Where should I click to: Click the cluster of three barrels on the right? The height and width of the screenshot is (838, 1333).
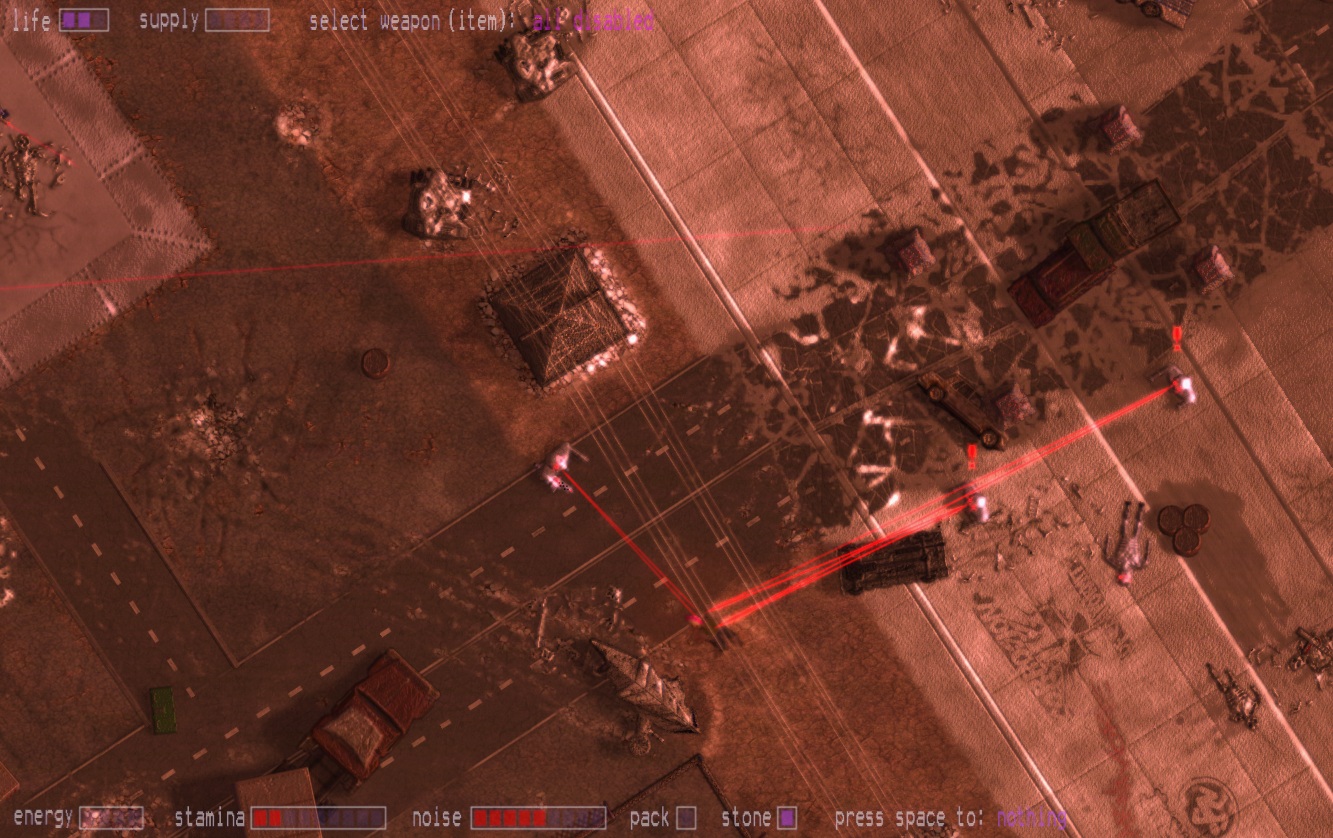[1185, 524]
